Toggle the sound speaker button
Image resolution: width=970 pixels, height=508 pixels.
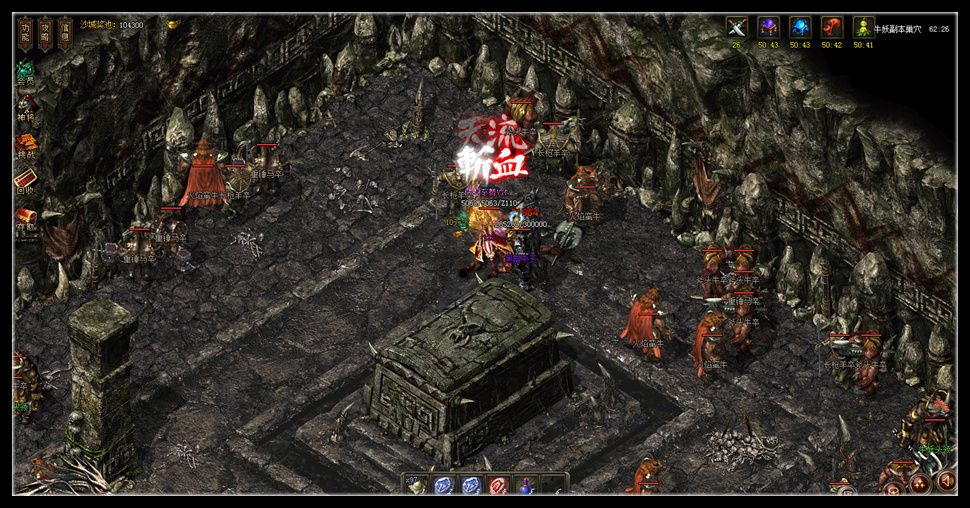(x=945, y=482)
